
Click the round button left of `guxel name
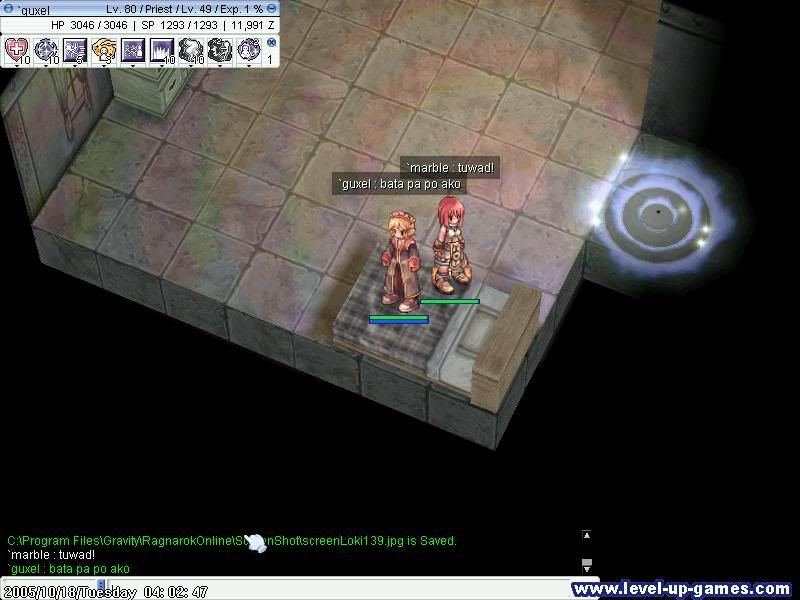click(x=9, y=9)
